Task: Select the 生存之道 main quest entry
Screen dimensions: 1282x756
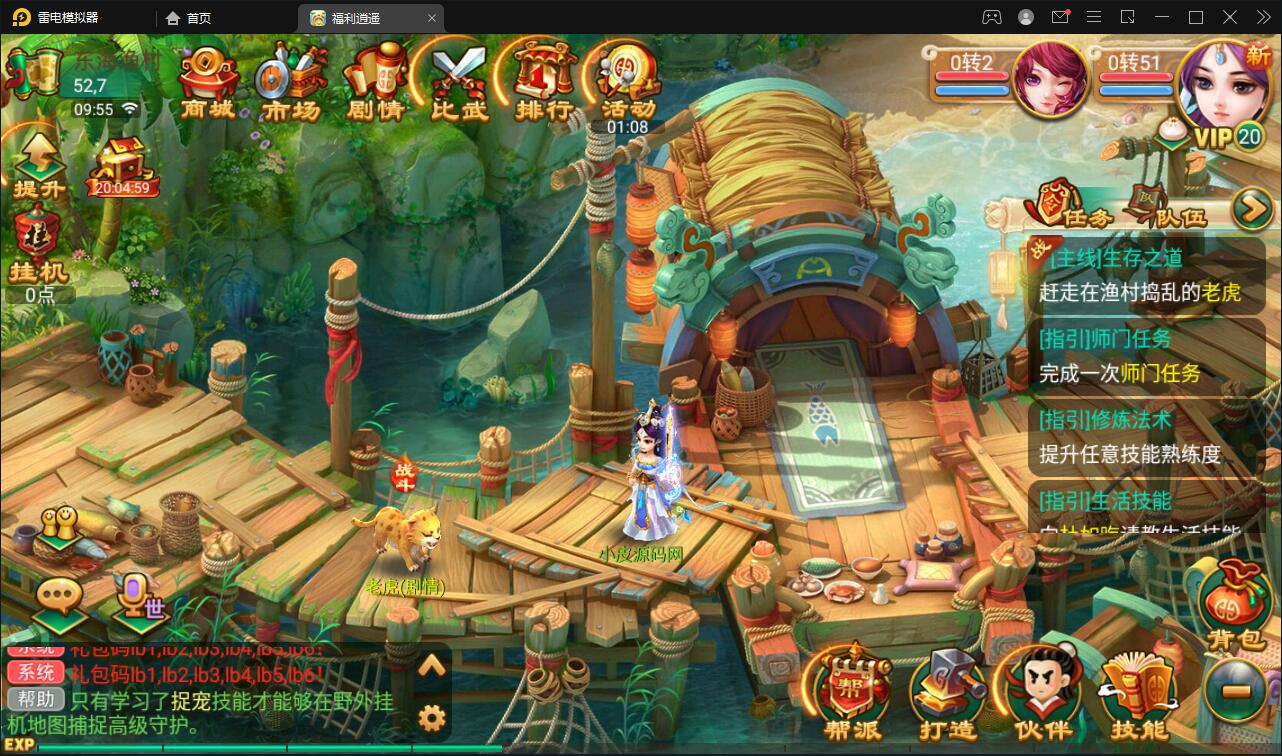Action: (1145, 275)
